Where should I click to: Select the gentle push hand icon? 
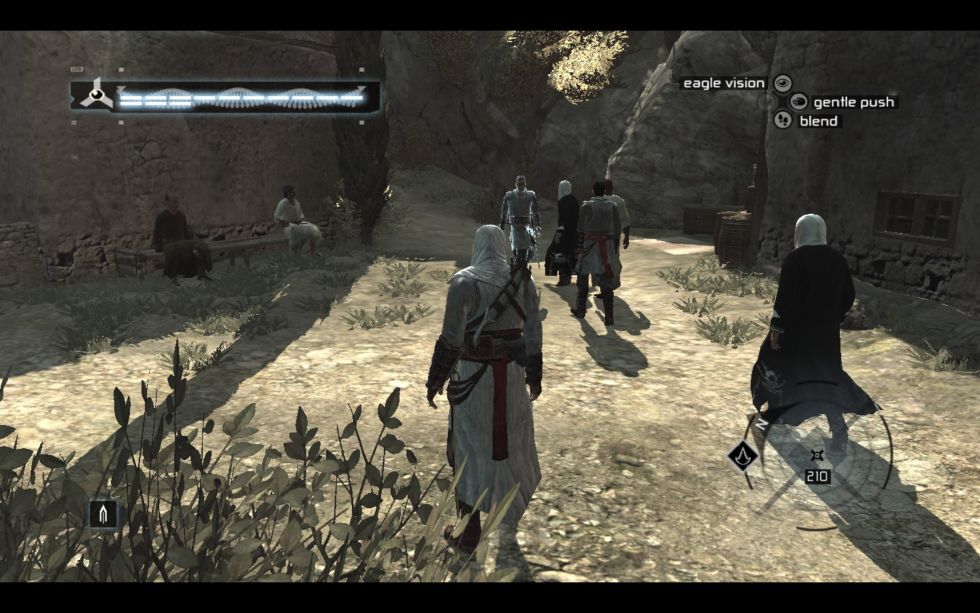pos(799,101)
